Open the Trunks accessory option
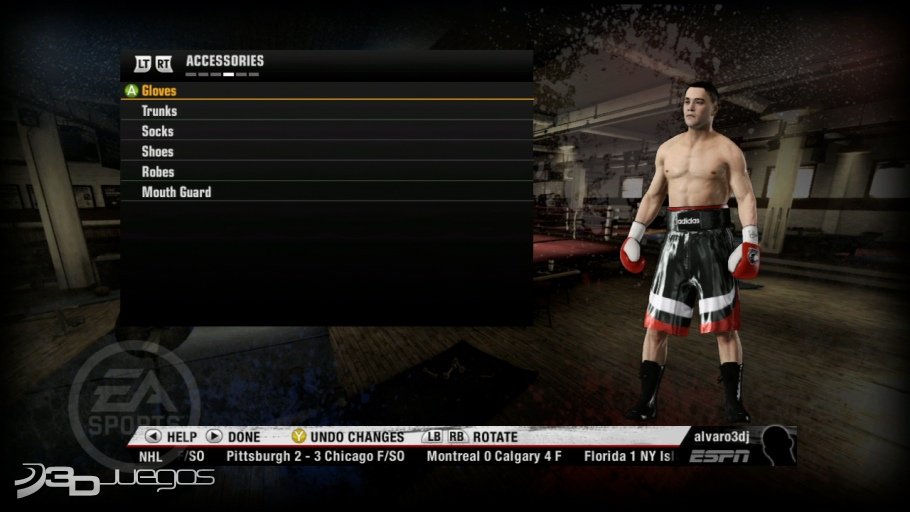This screenshot has height=512, width=910. [159, 111]
